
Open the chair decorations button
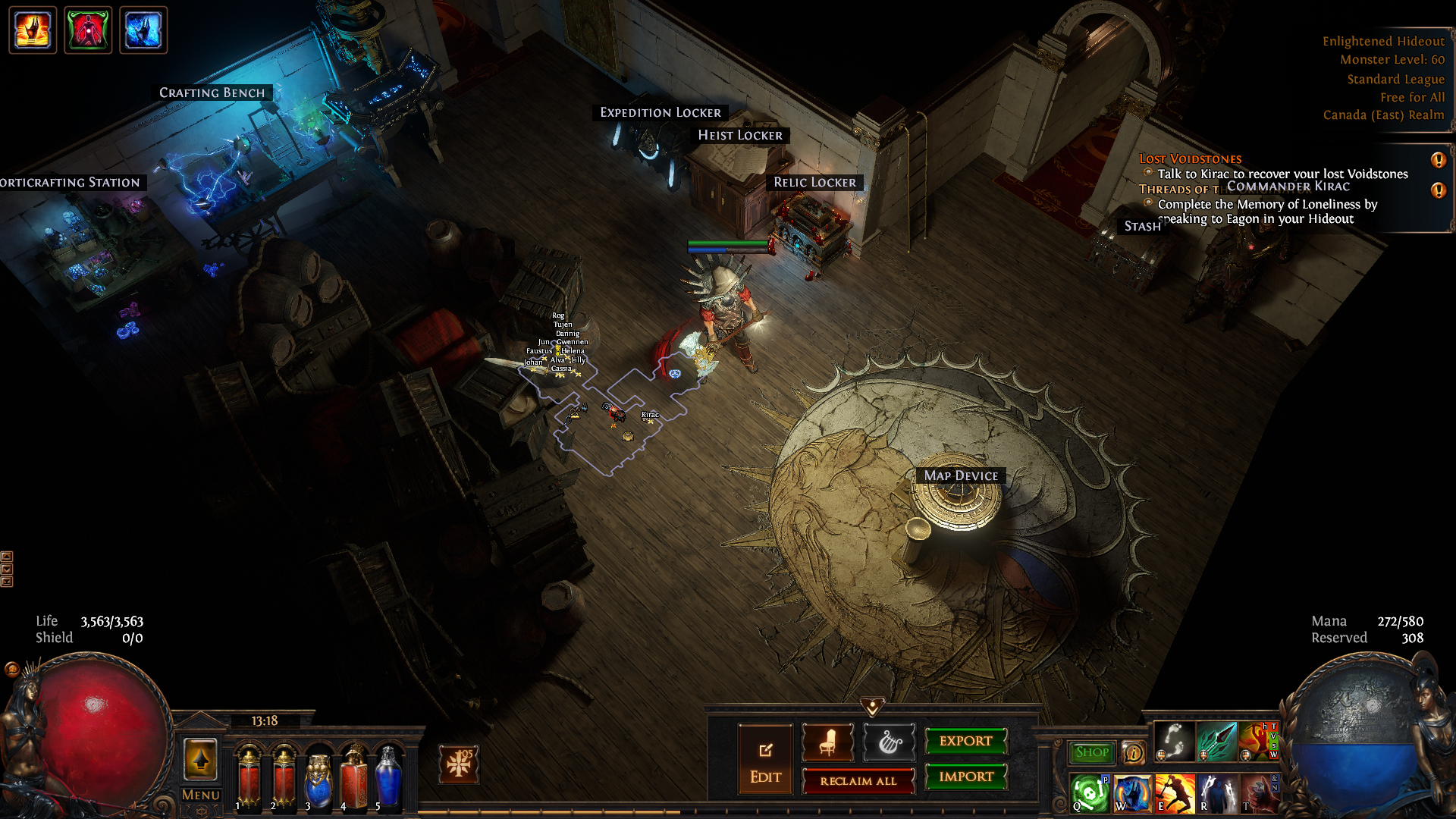tap(827, 742)
